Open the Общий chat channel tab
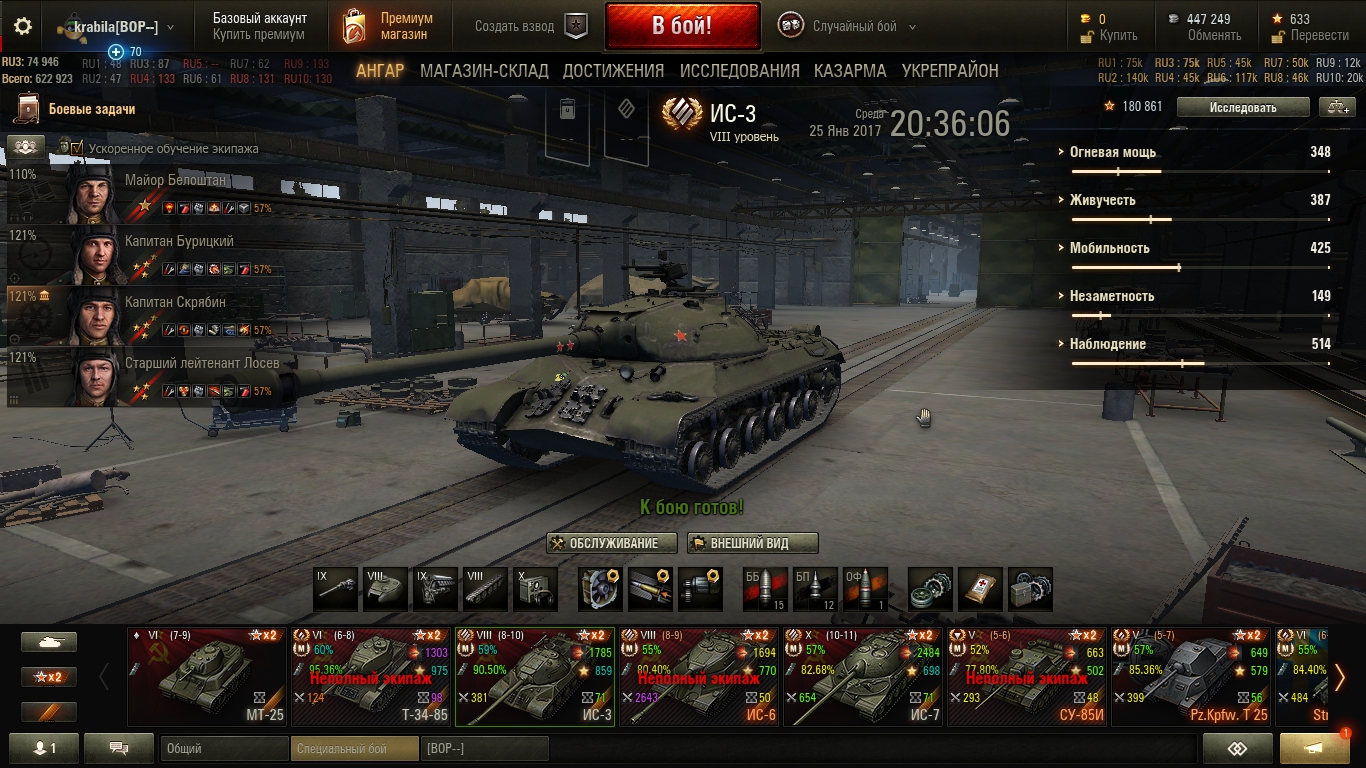This screenshot has height=768, width=1366. click(x=224, y=748)
